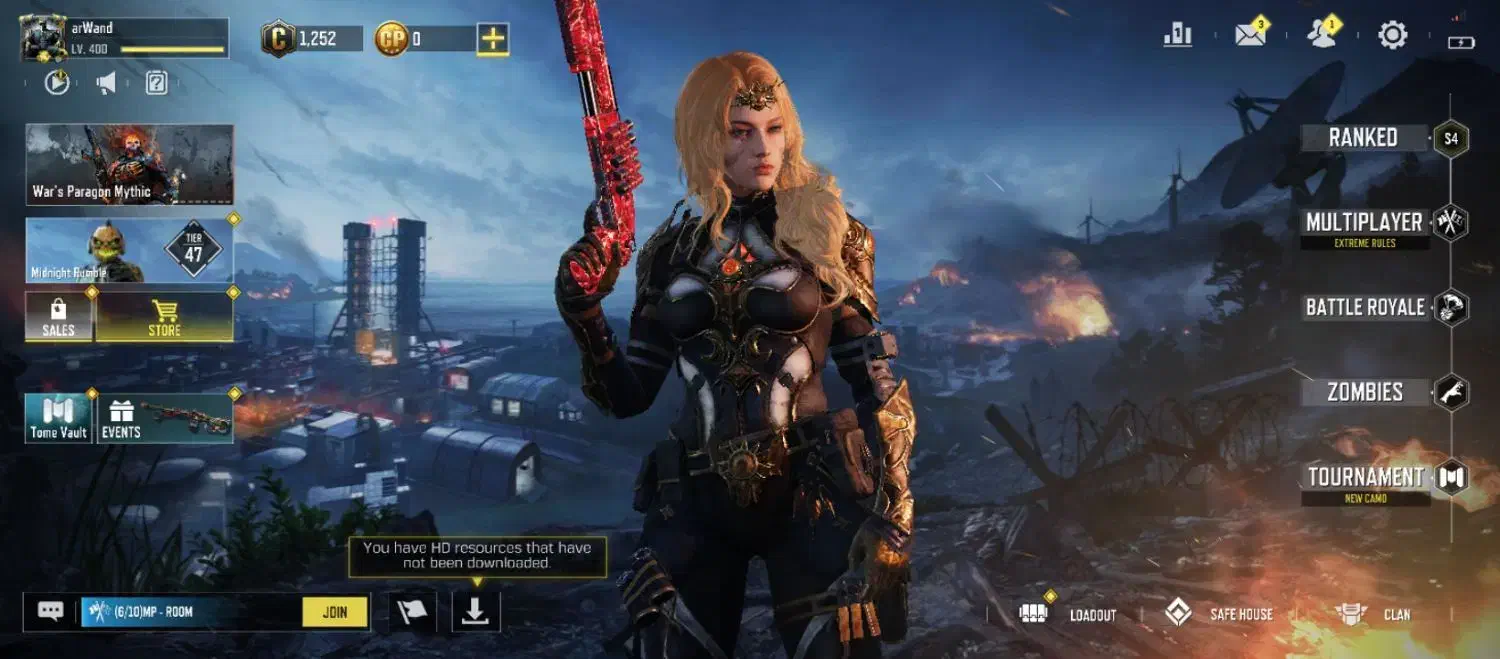Enter the Zombies mode
Image resolution: width=1500 pixels, height=659 pixels.
pos(1364,392)
